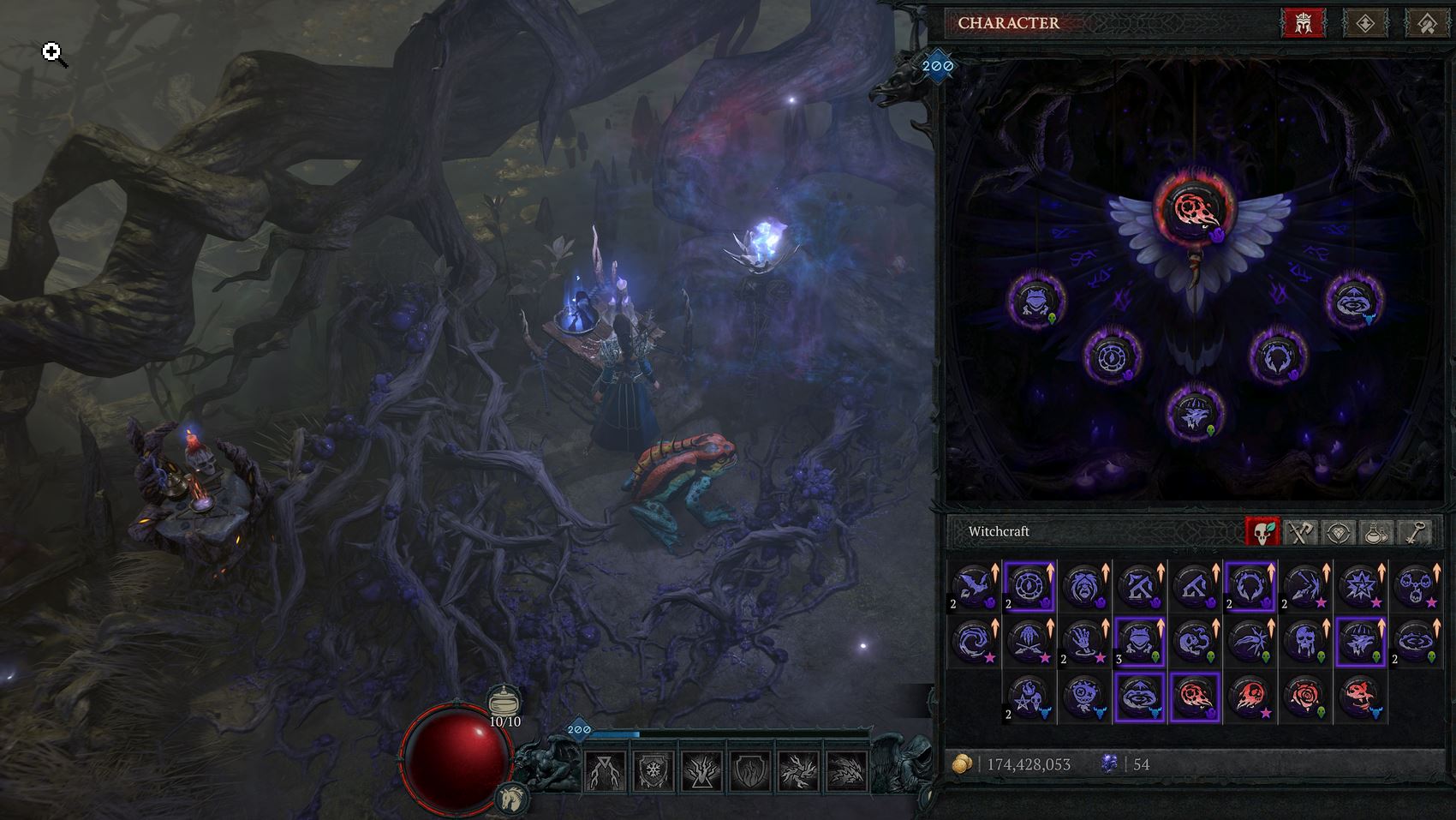Click the rightmost skill icon on the action bar
The height and width of the screenshot is (820, 1456).
pos(844,769)
